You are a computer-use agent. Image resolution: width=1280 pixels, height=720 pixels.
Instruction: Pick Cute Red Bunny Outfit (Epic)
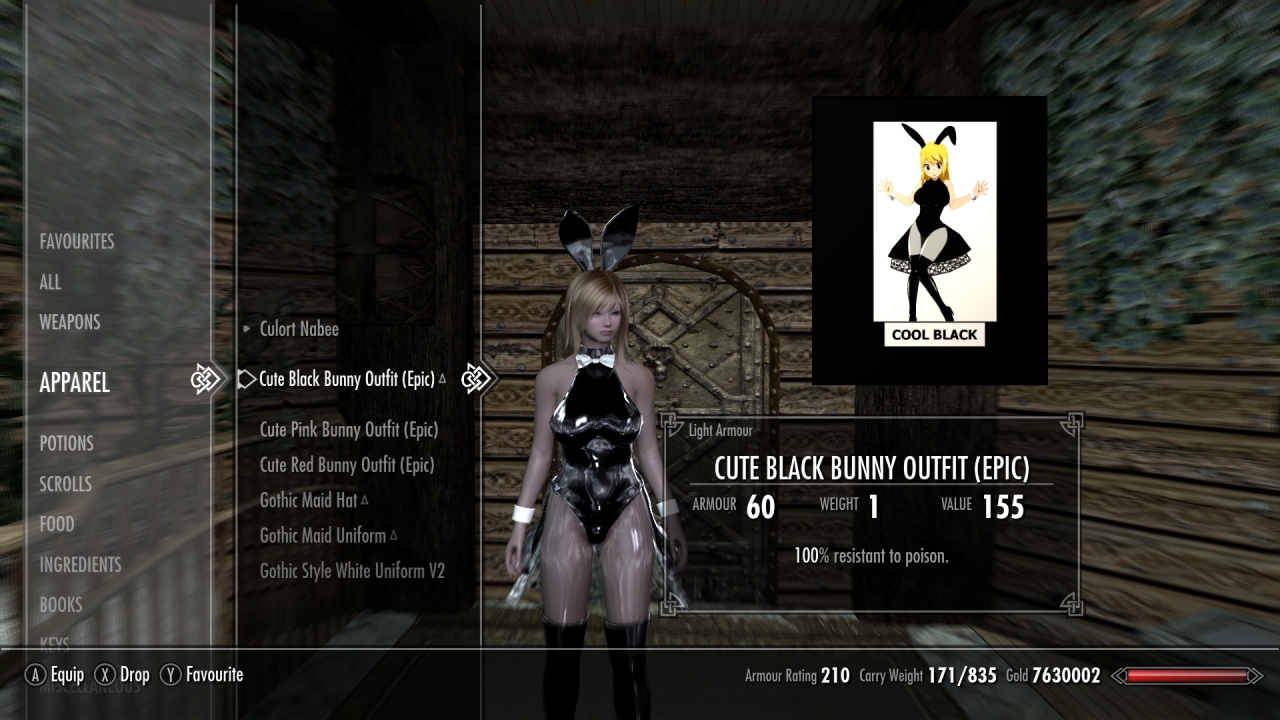(347, 465)
